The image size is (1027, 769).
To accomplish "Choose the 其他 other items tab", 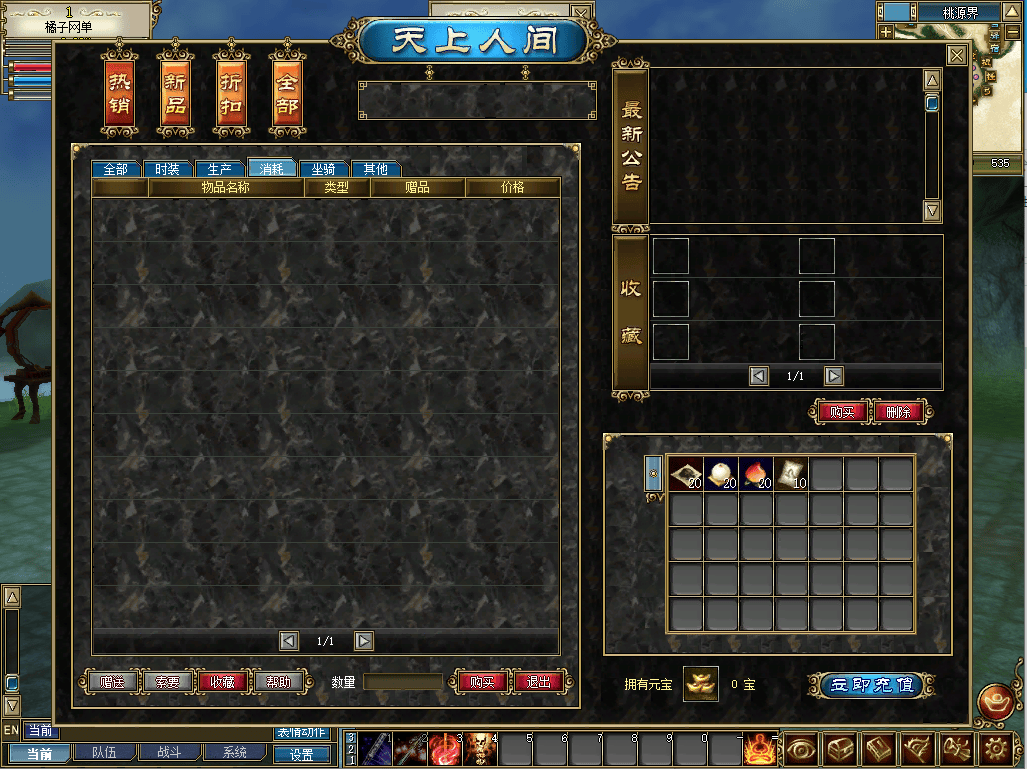I will point(376,169).
